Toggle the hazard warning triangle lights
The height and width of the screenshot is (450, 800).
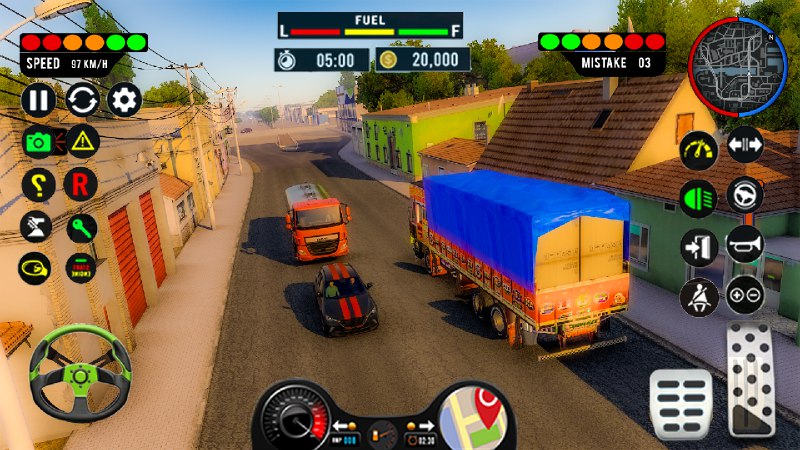coord(82,141)
